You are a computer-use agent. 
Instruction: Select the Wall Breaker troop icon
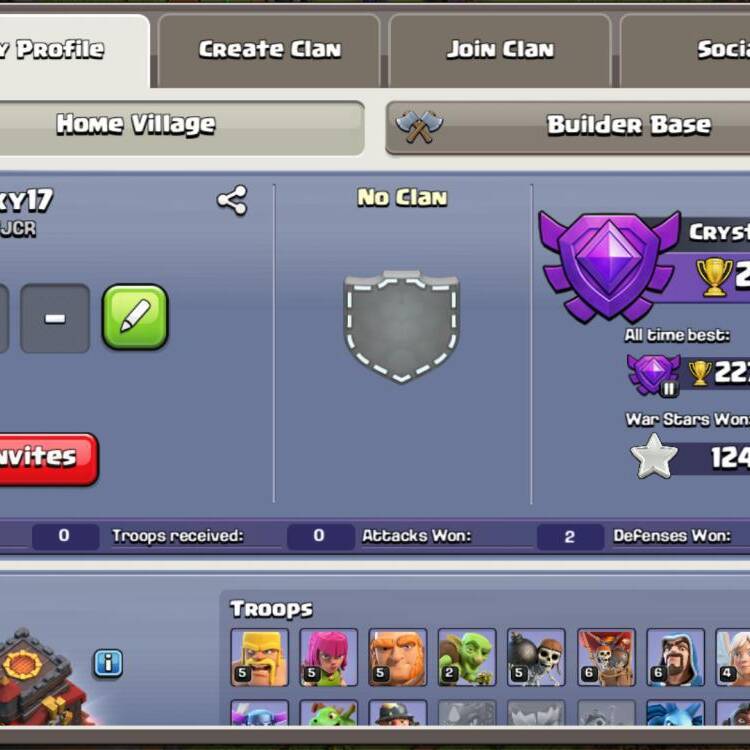536,657
